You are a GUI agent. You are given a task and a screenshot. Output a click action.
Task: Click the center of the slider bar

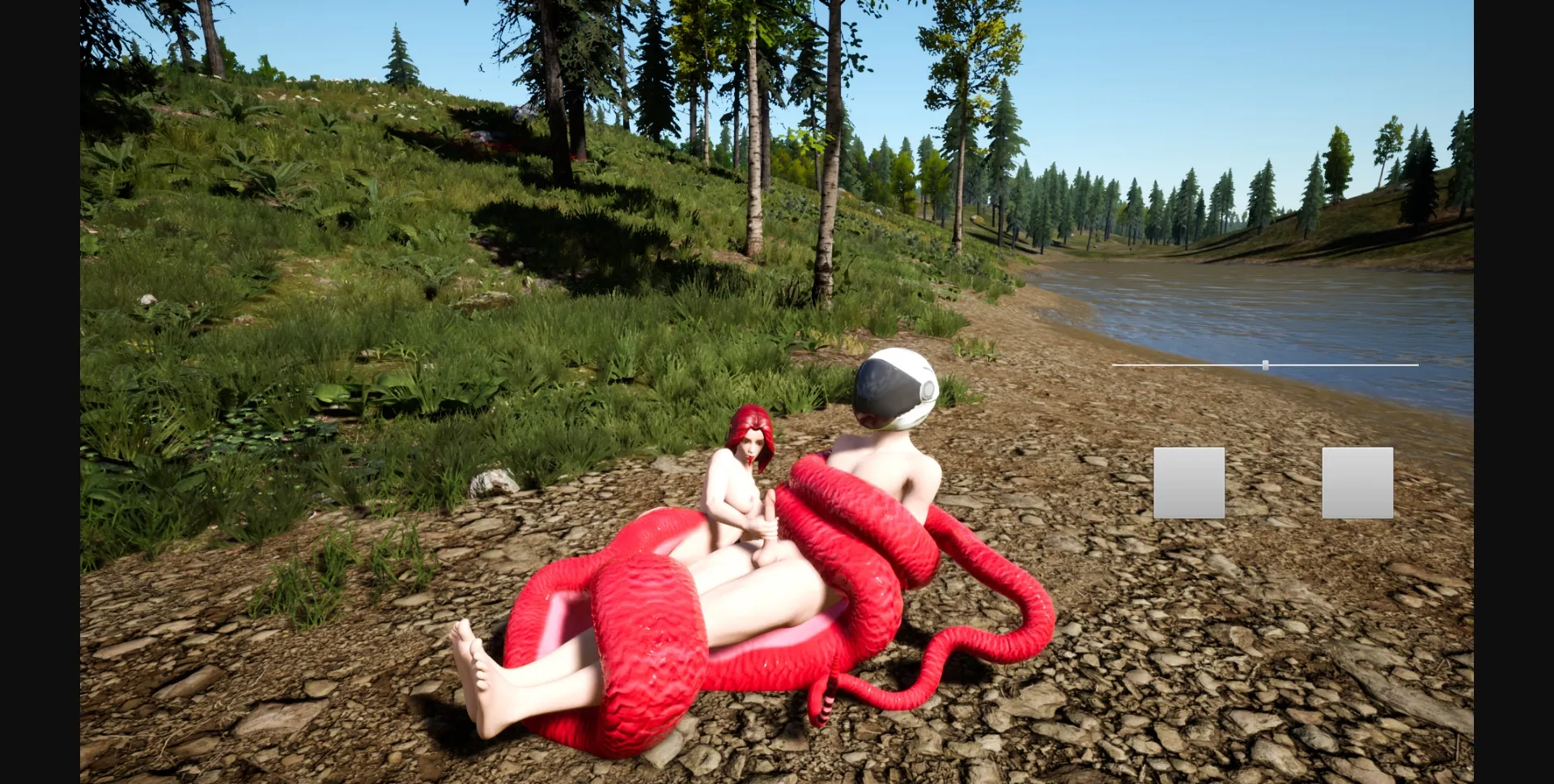1265,364
